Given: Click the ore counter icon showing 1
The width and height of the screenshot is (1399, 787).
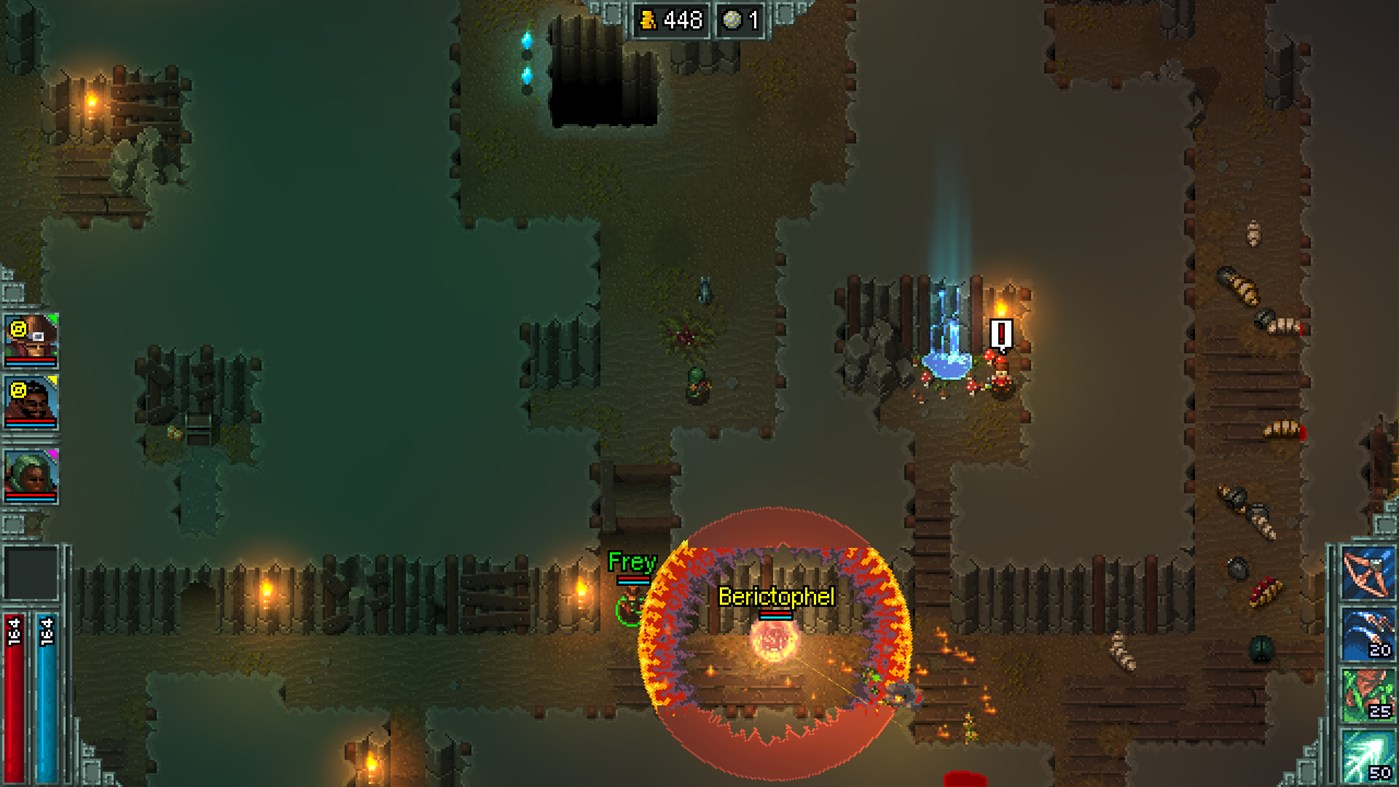Looking at the screenshot, I should pos(734,20).
